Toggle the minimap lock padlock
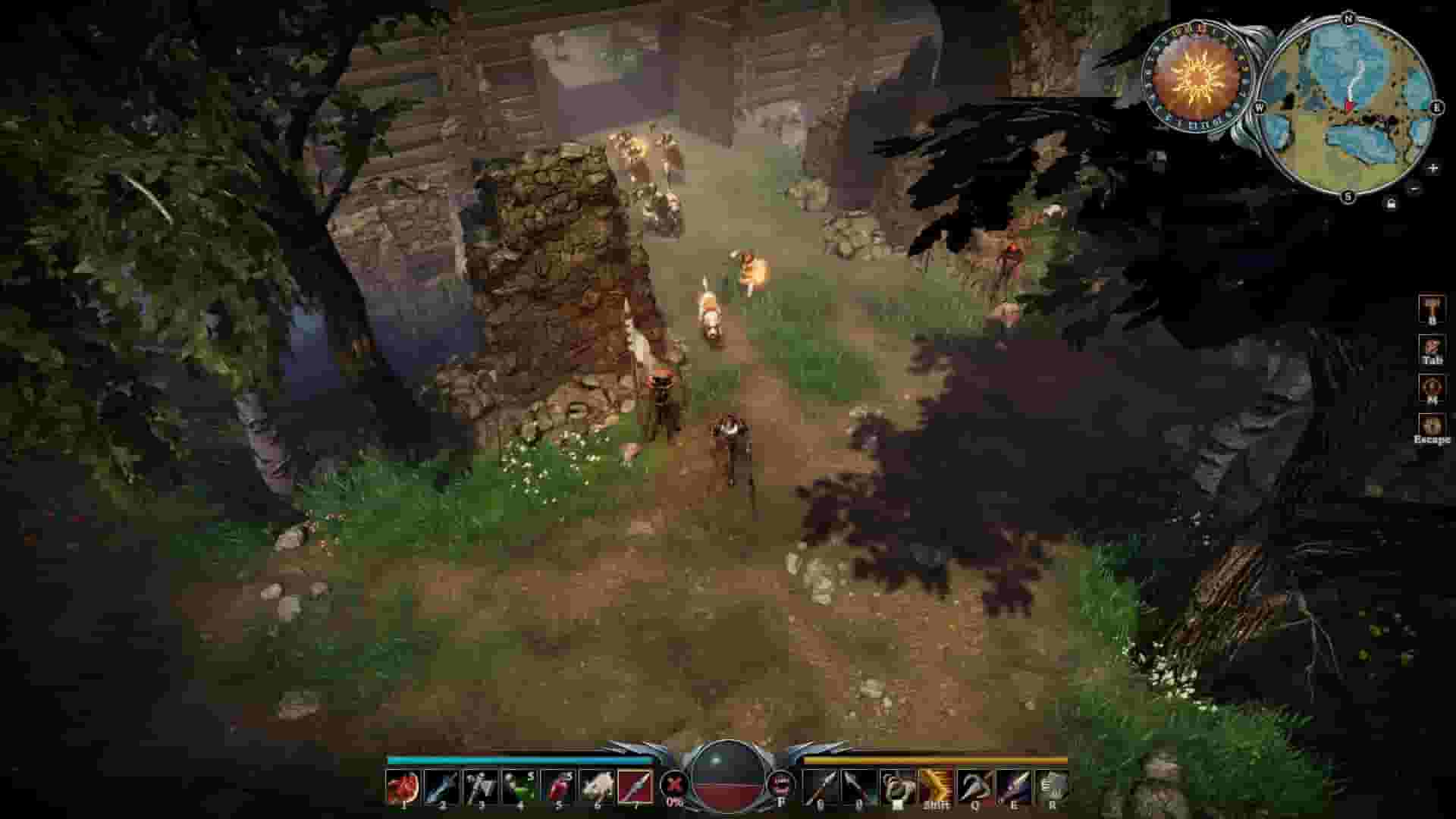This screenshot has width=1456, height=819. [x=1391, y=203]
